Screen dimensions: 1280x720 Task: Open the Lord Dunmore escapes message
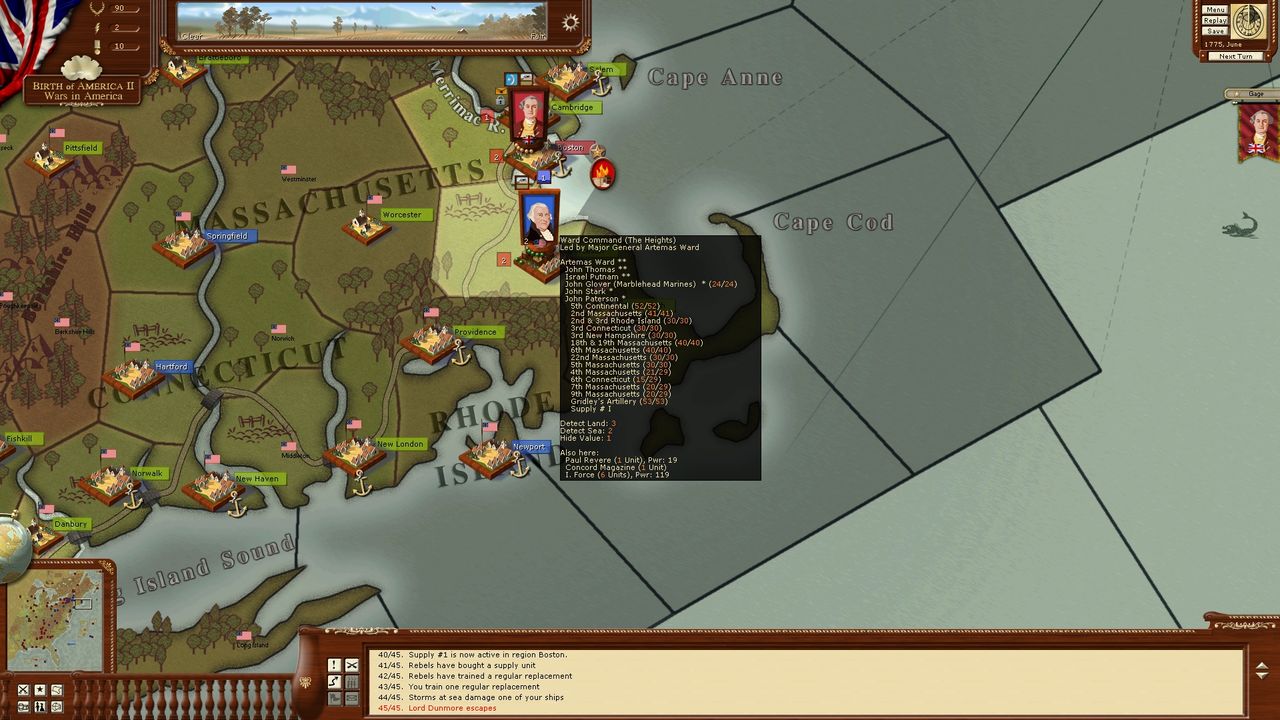point(437,708)
